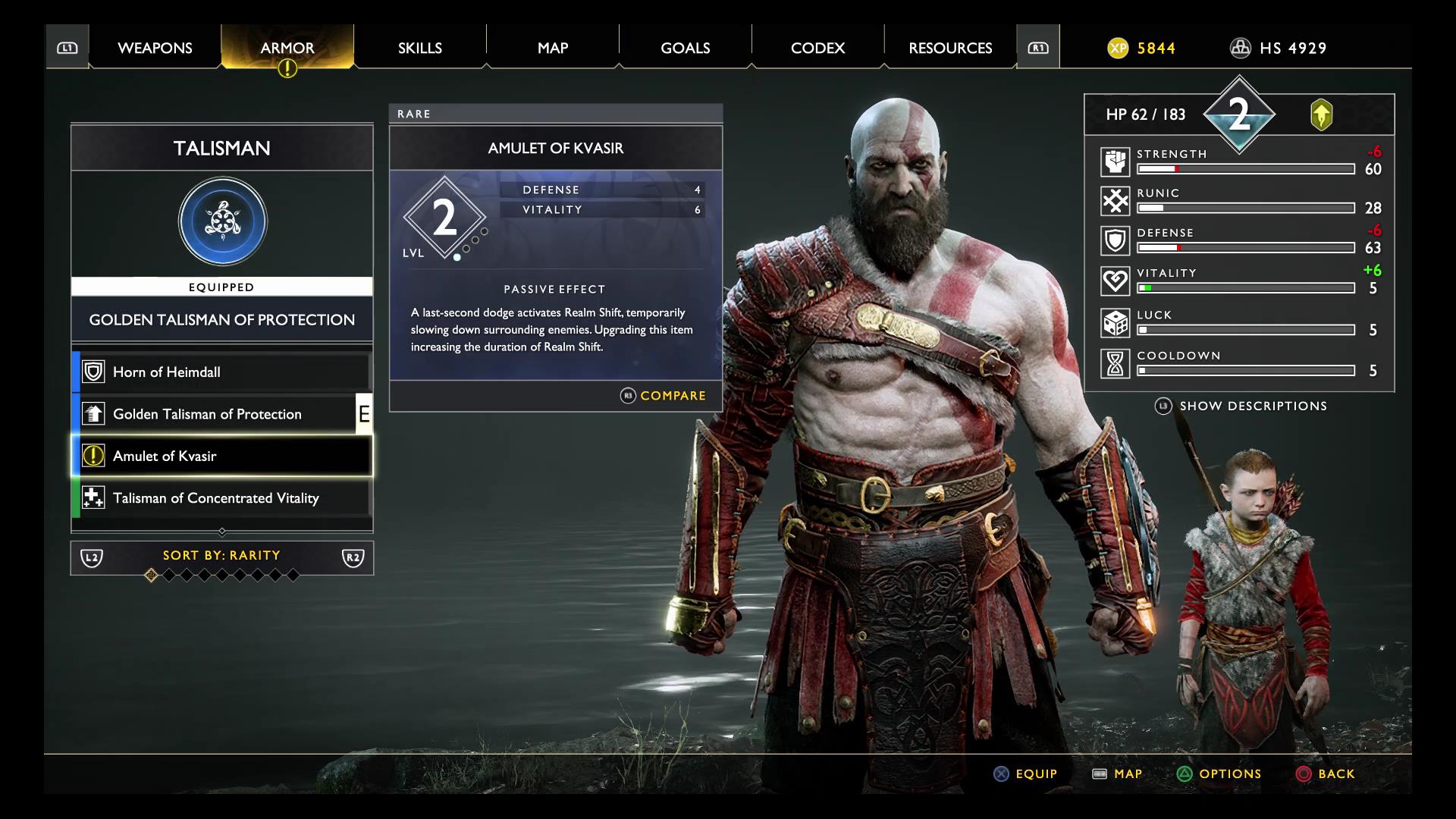
Task: Open the Codex tab
Action: coord(817,48)
